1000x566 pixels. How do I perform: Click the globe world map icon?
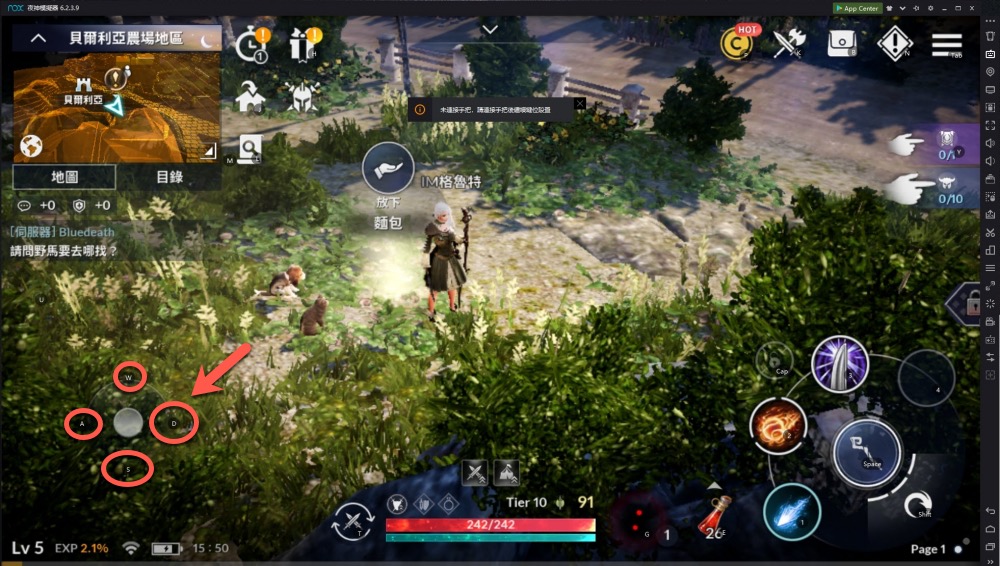click(31, 146)
